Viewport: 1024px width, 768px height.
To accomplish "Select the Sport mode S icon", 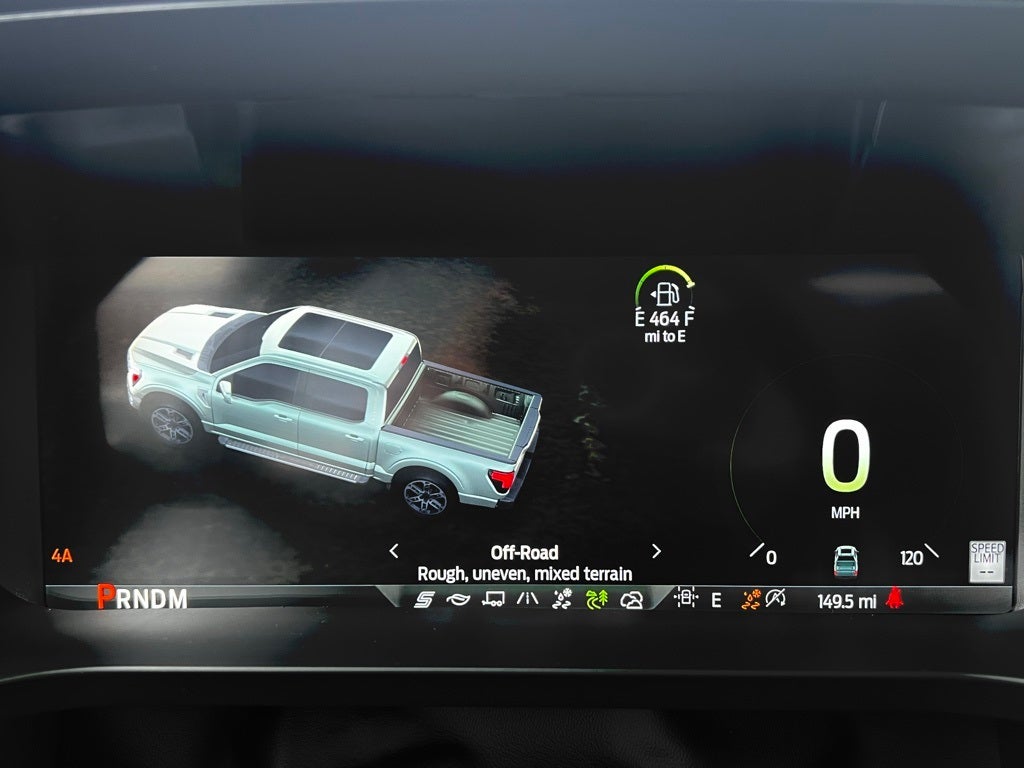I will click(x=424, y=600).
